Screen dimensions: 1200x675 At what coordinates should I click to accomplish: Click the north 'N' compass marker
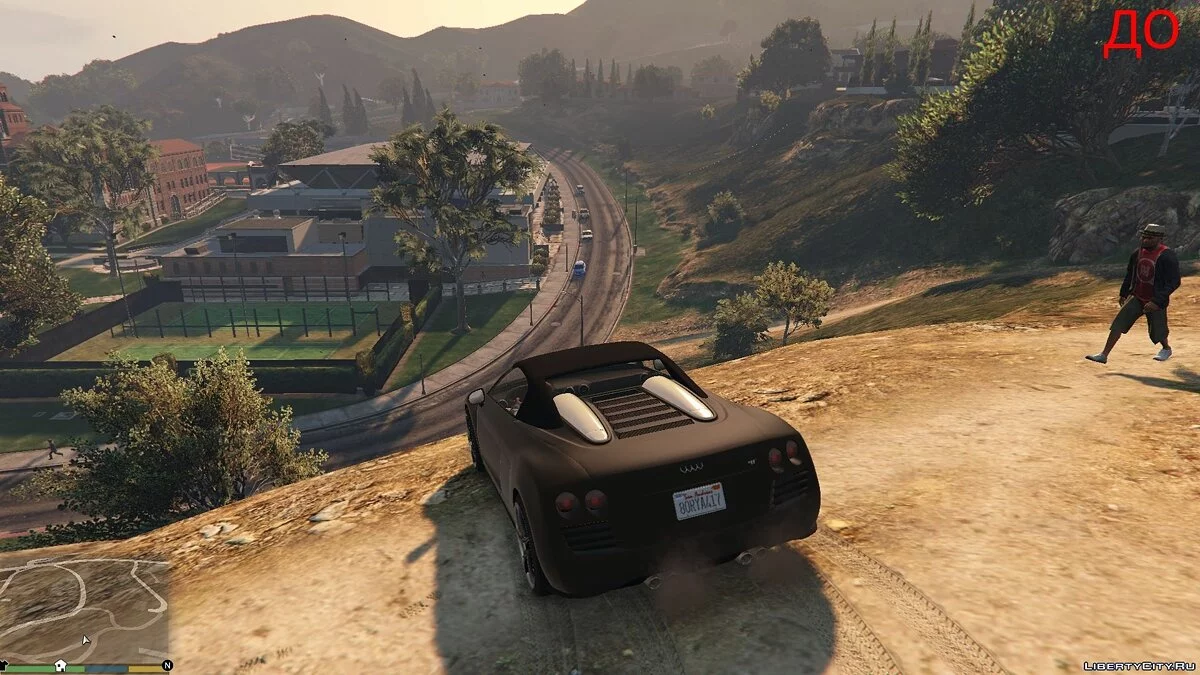point(167,665)
